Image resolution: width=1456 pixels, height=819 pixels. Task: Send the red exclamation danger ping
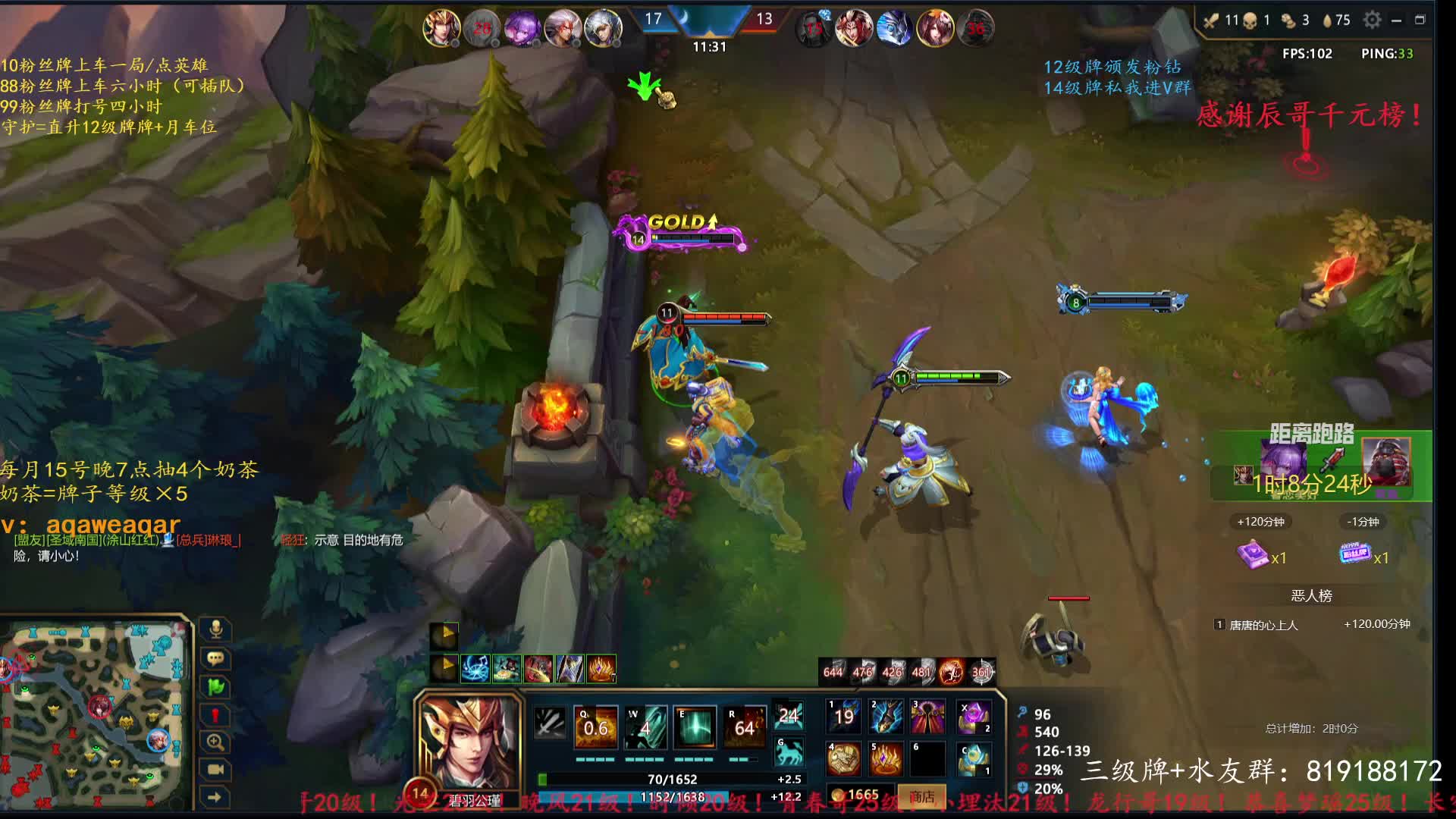pyautogui.click(x=215, y=715)
